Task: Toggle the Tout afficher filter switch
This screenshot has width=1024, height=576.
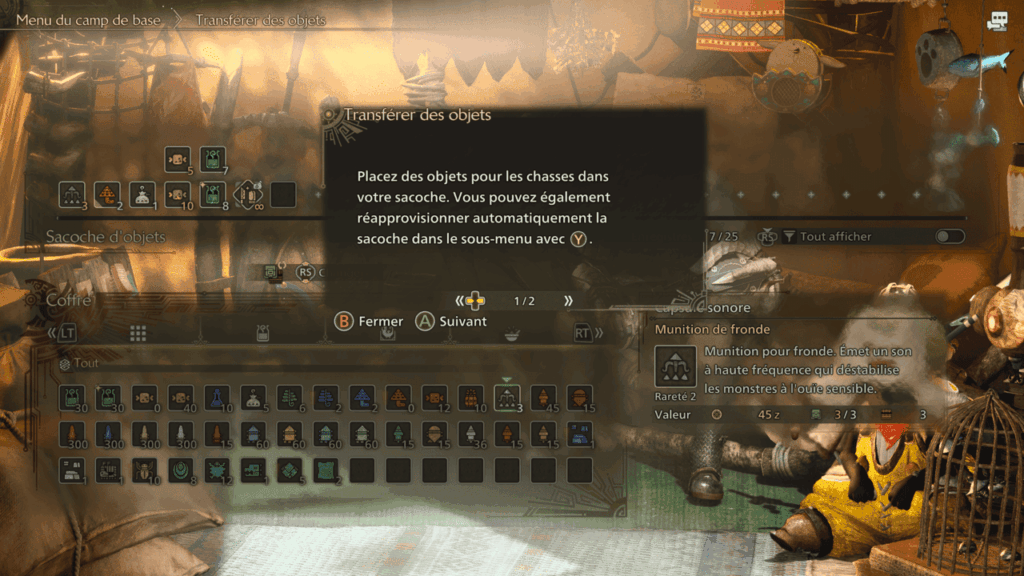Action: [950, 237]
